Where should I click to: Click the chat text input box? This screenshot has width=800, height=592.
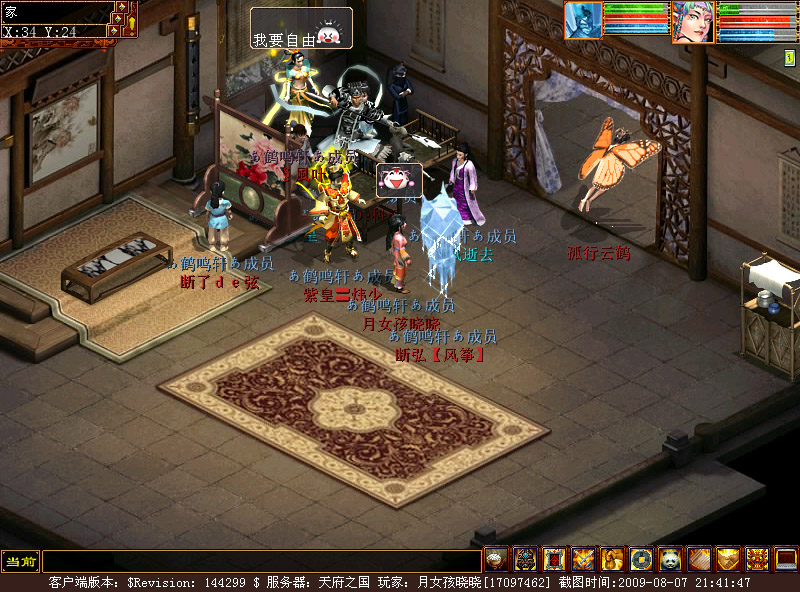coord(261,562)
